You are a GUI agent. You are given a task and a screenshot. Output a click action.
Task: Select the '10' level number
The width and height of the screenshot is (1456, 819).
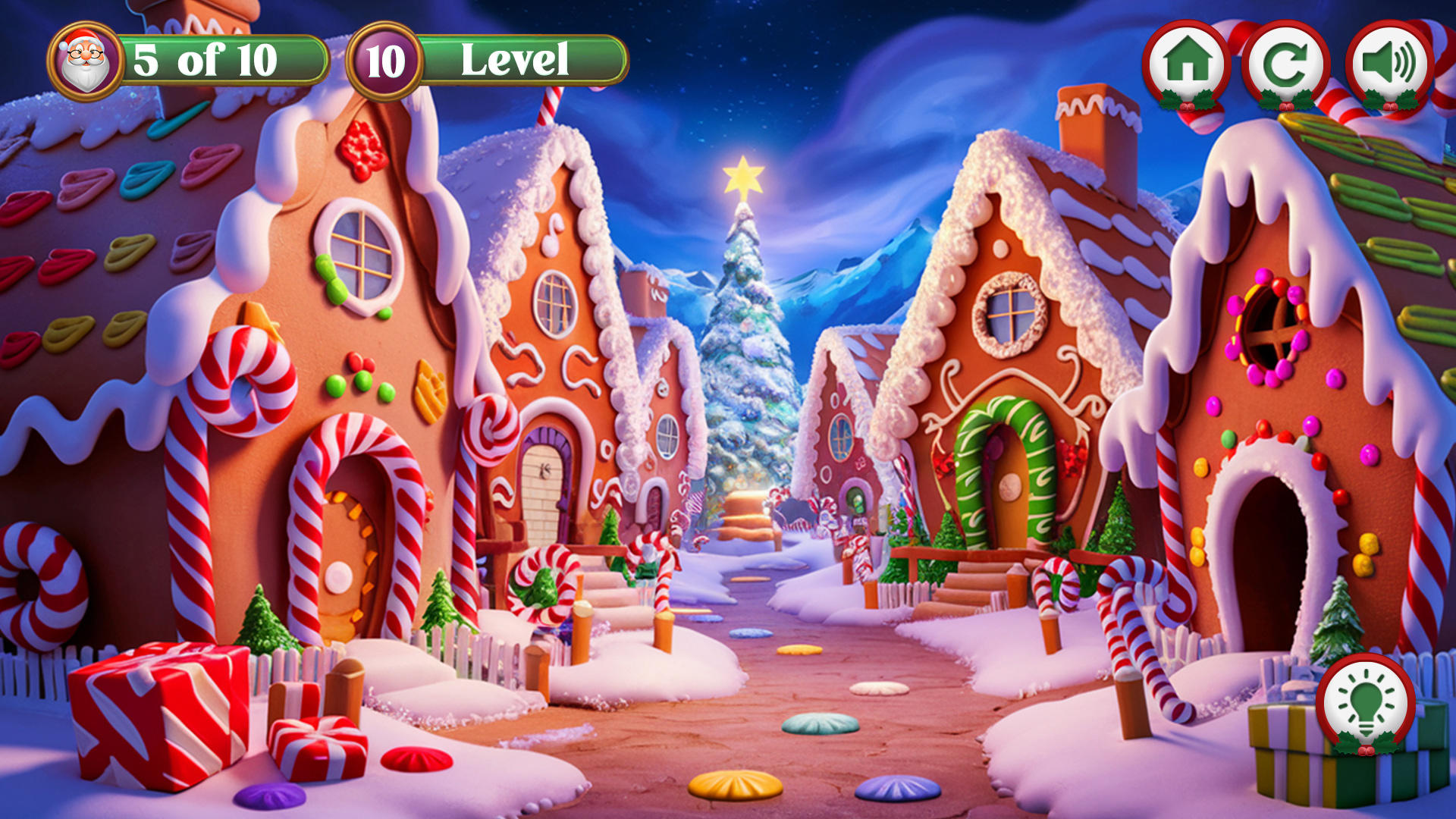(x=385, y=61)
